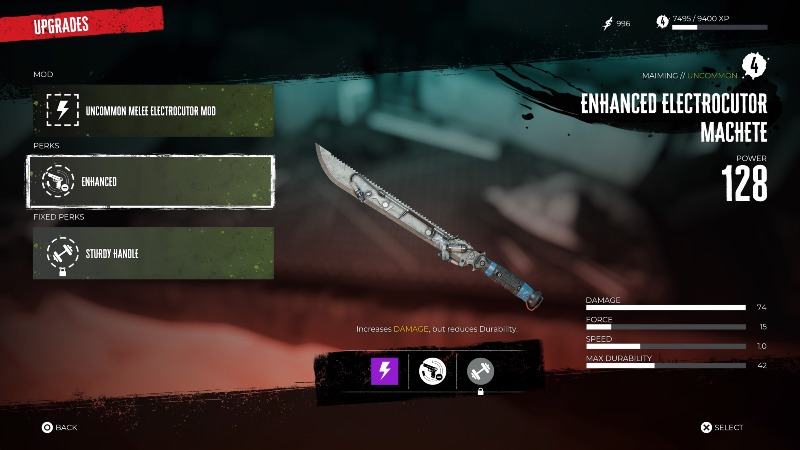The width and height of the screenshot is (800, 450).
Task: Choose the Enhanced perk slot
Action: [153, 181]
